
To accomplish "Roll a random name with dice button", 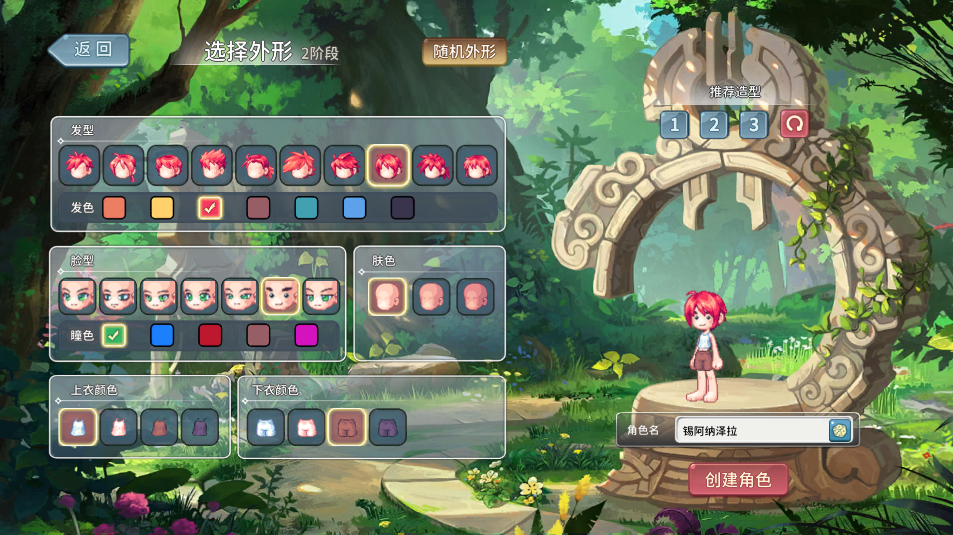I will (840, 430).
